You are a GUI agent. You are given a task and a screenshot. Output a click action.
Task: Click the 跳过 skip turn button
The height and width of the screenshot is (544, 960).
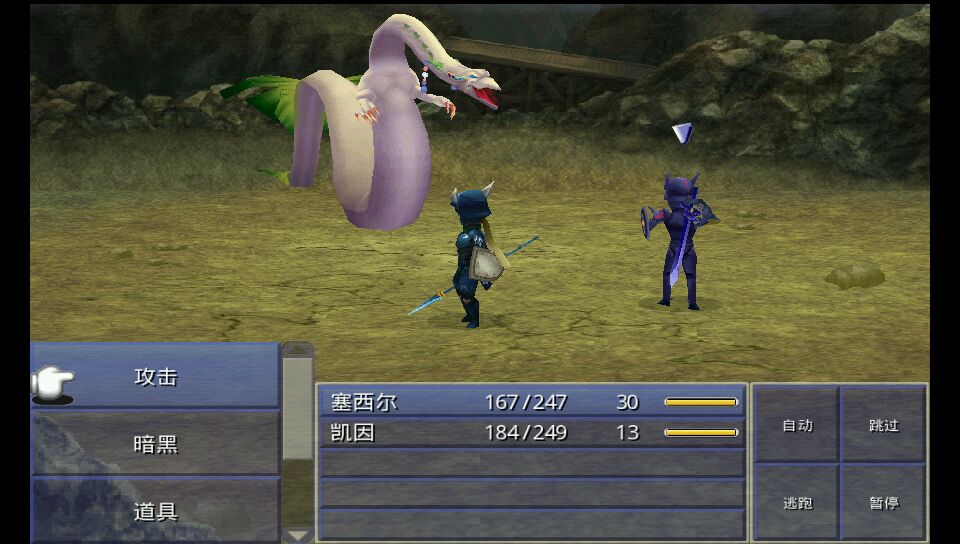pos(883,425)
